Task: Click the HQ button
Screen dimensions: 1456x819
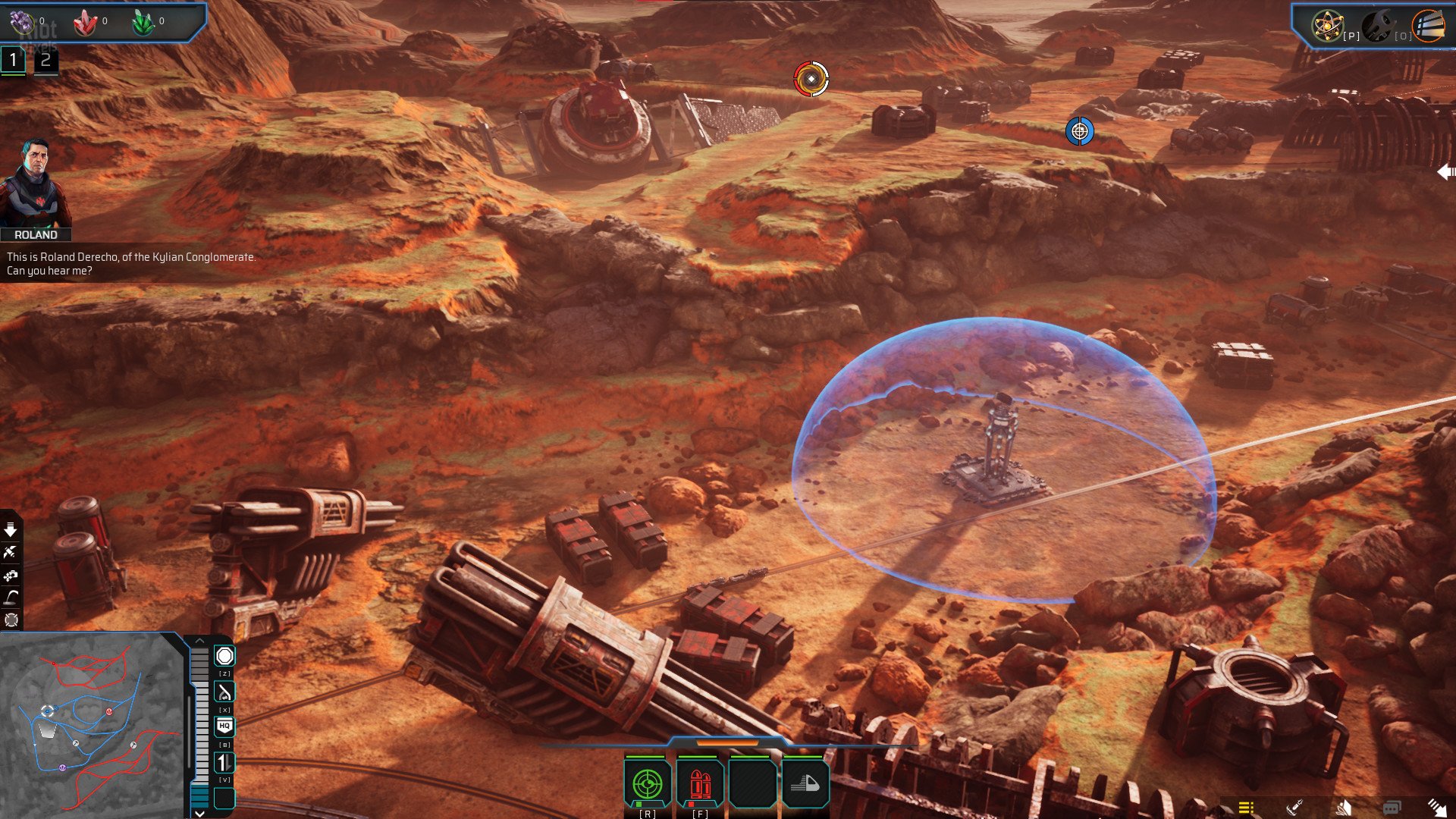Action: coord(224,726)
